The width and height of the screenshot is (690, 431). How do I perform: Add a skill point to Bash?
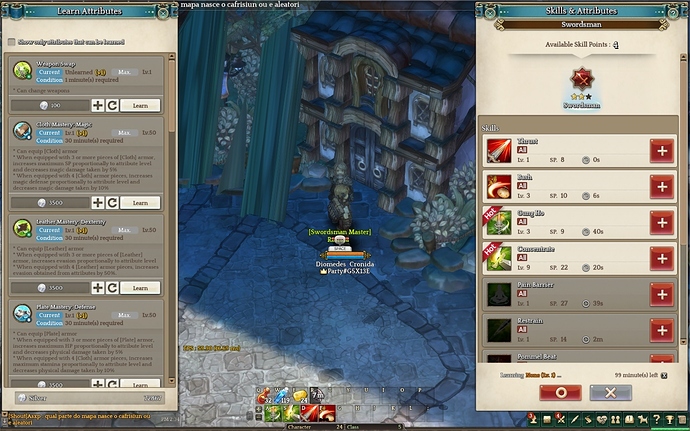point(661,187)
